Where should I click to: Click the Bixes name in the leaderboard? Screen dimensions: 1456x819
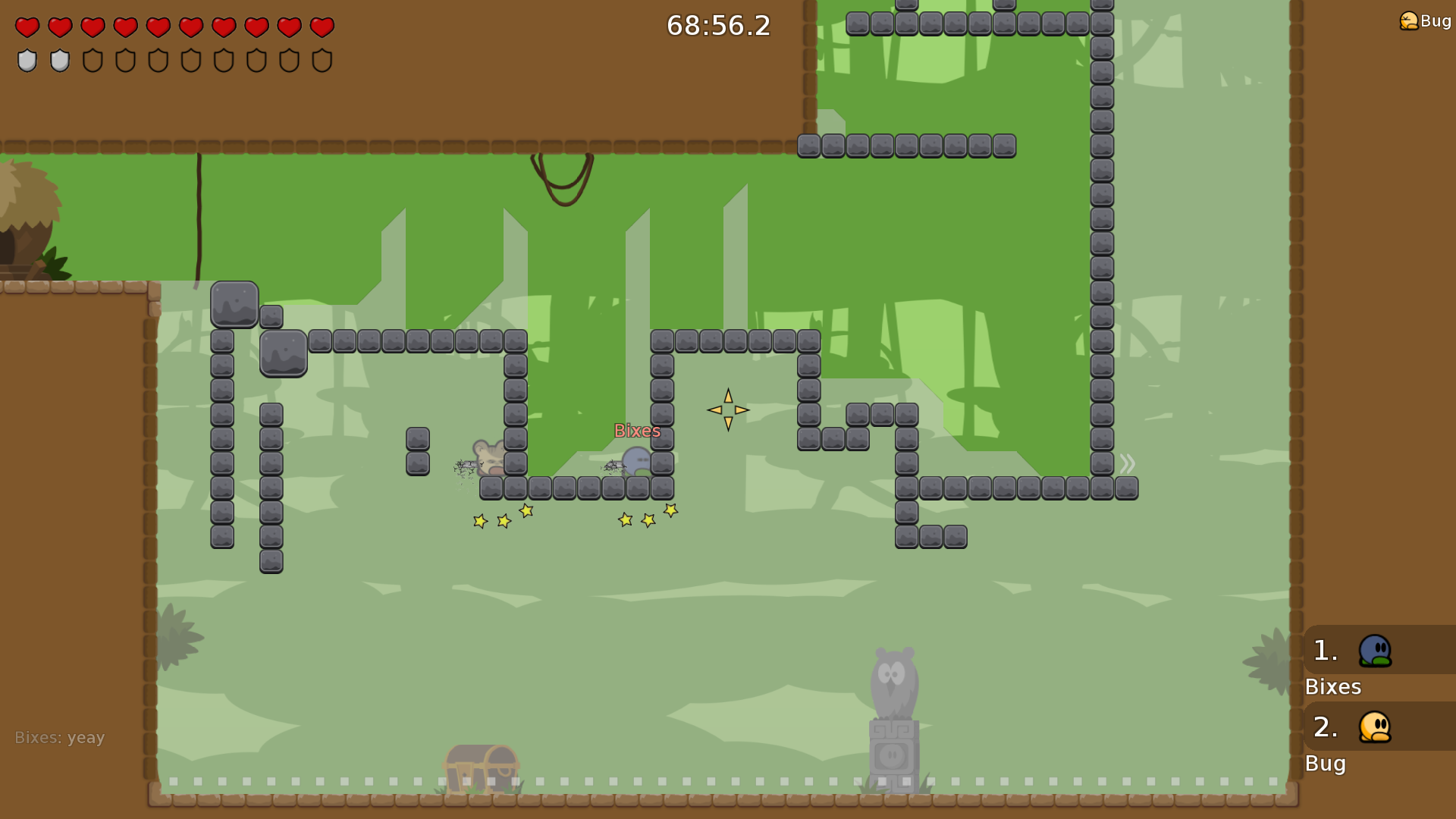click(1332, 687)
